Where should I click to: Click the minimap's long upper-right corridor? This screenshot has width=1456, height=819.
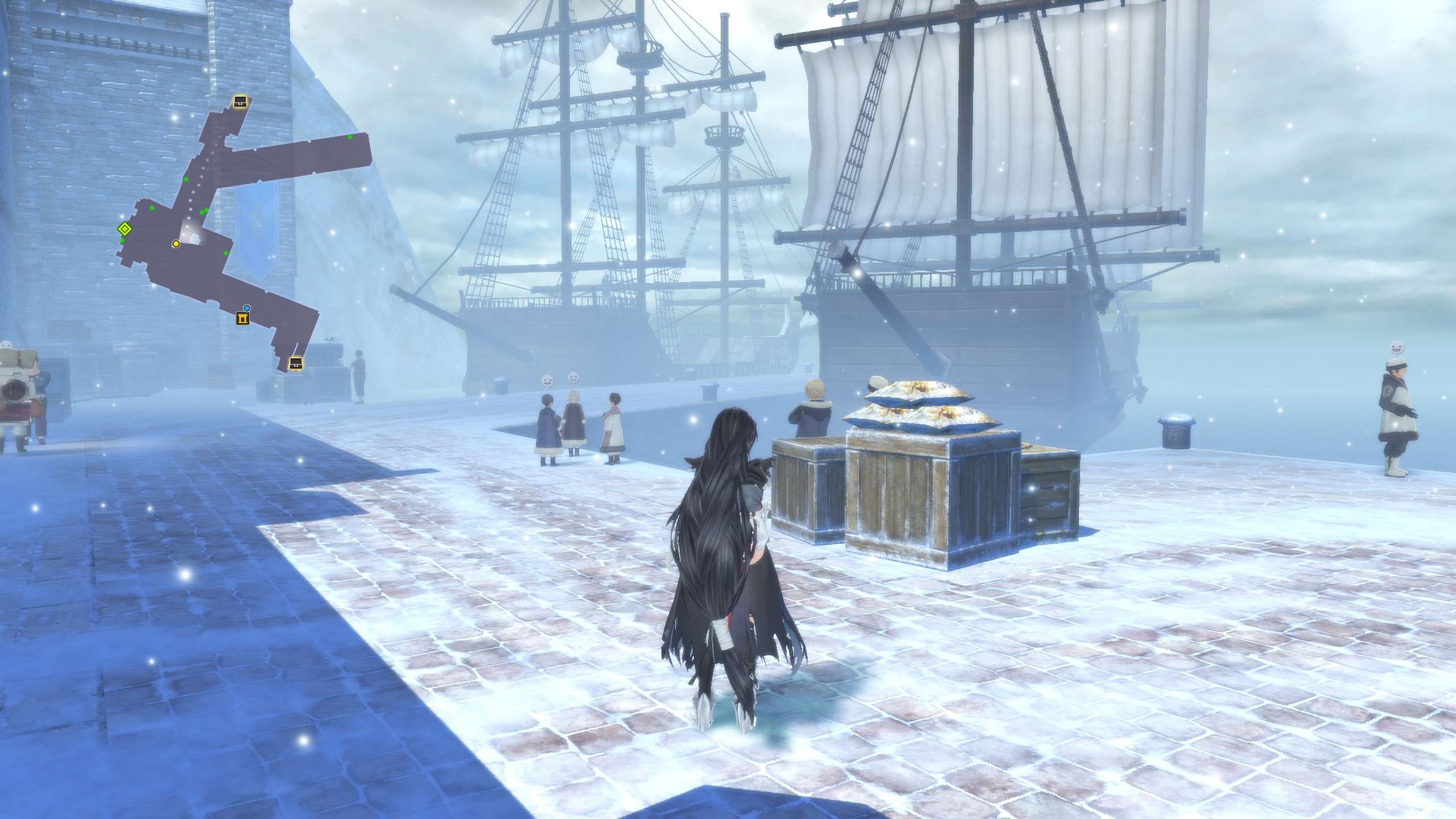point(301,158)
